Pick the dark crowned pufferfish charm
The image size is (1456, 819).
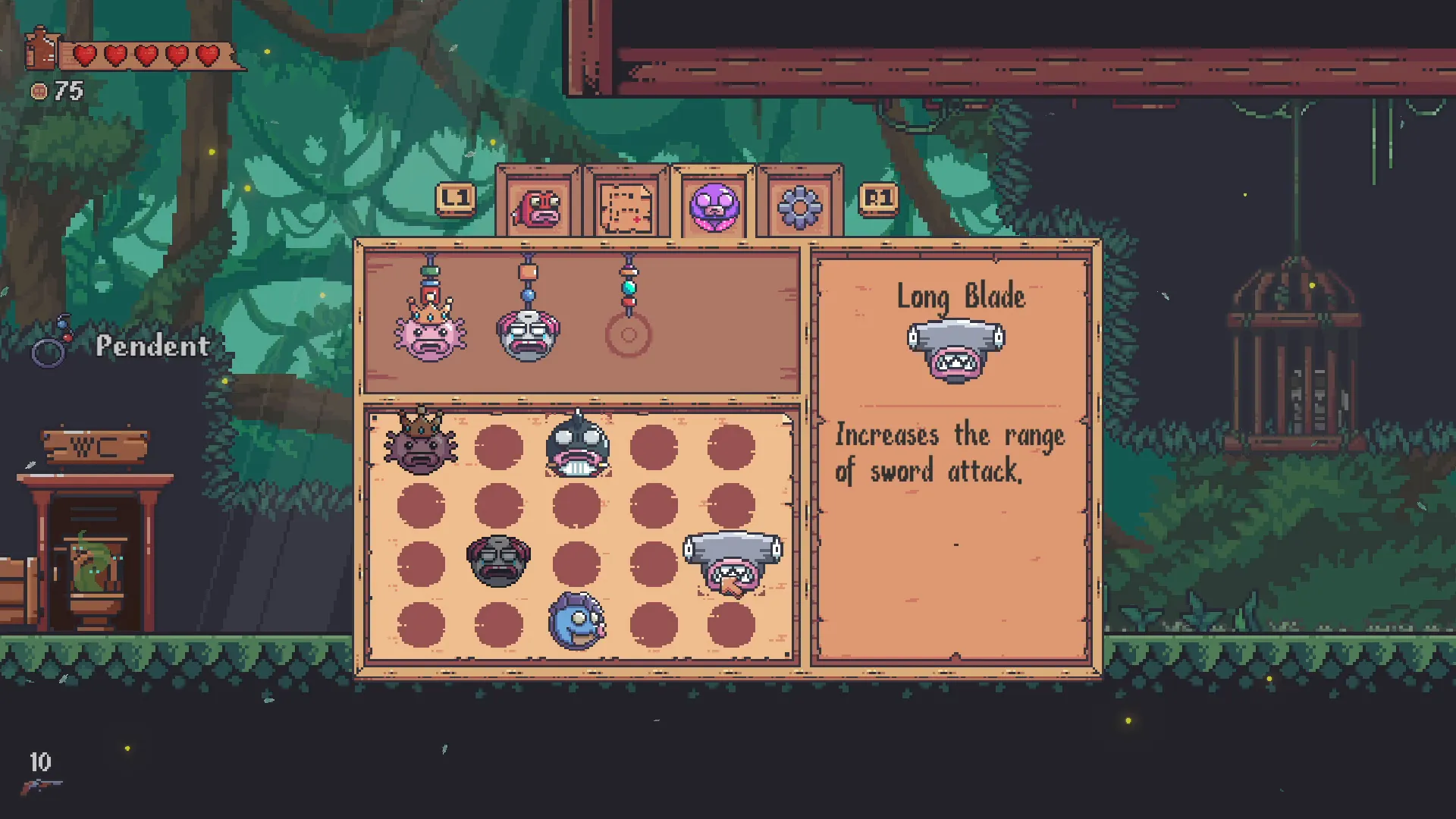(x=421, y=444)
